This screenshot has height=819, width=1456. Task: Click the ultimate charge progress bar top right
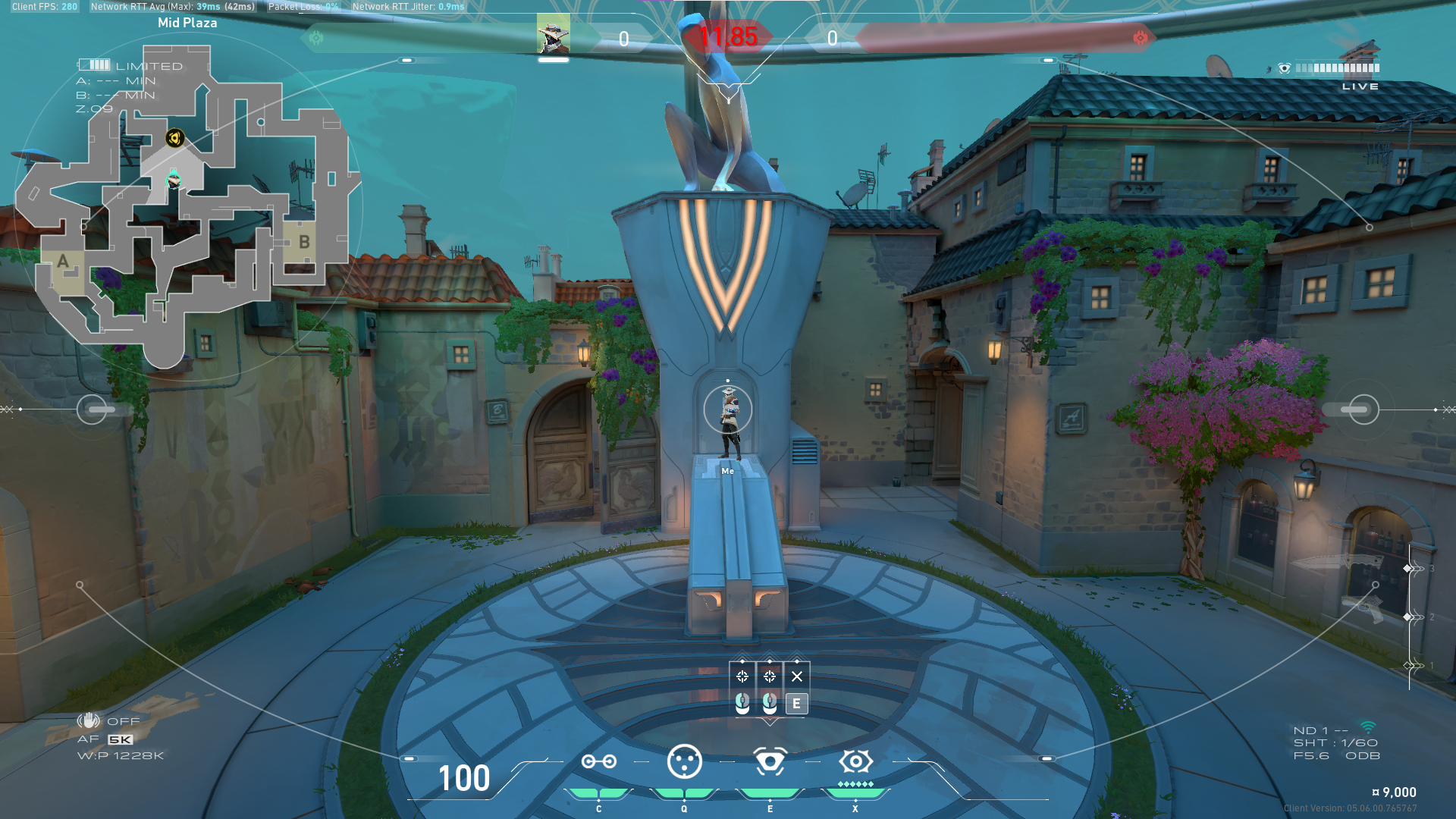tap(1337, 68)
